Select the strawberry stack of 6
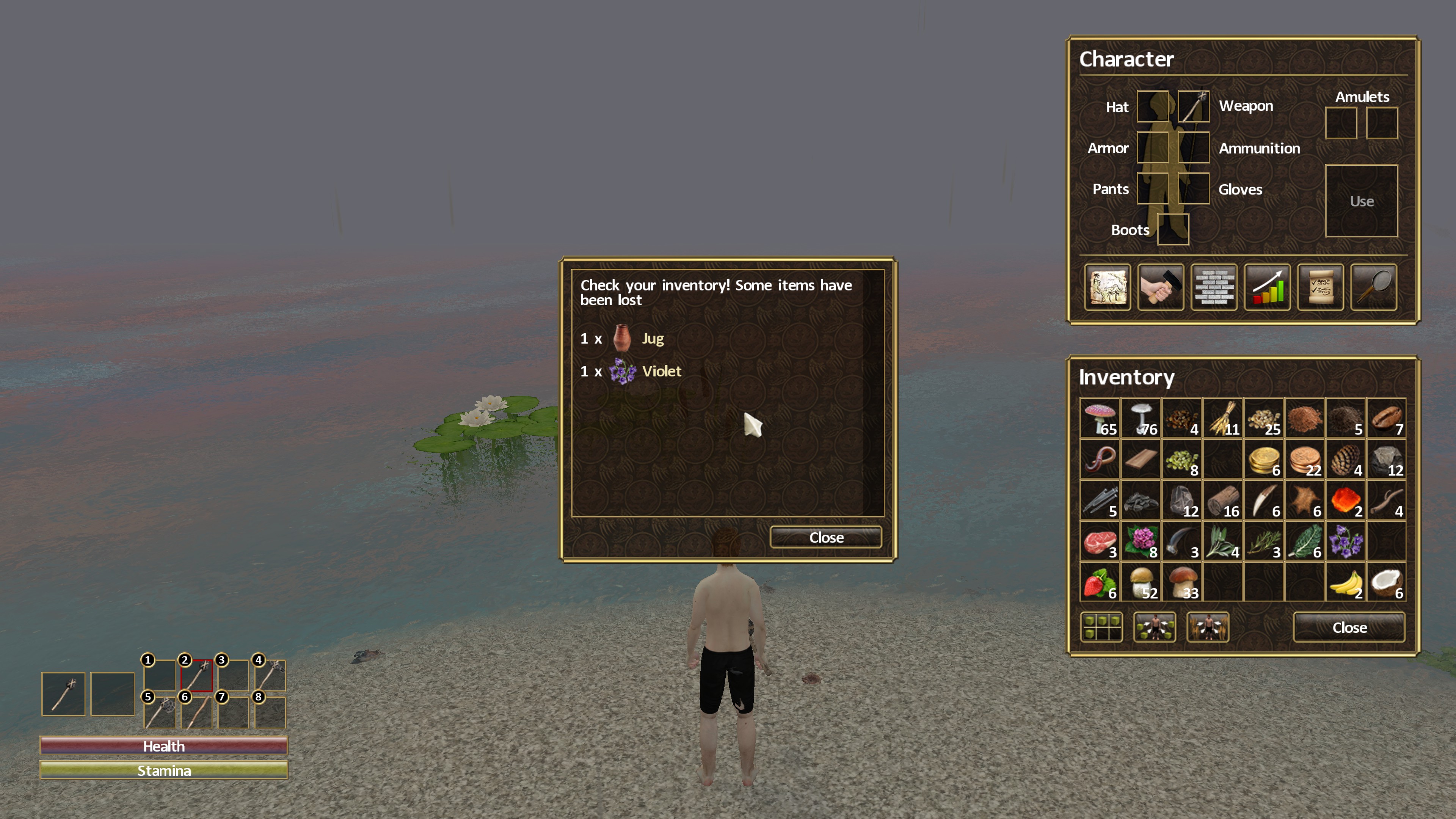Screen dimensions: 1456x819 [x=1099, y=582]
